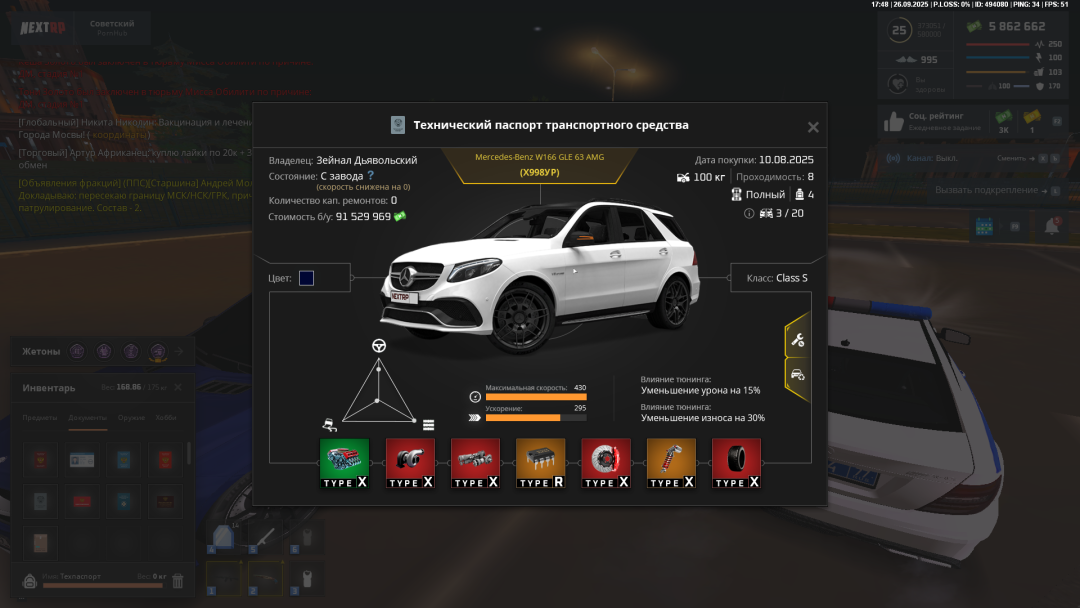
Task: Open the notification bell
Action: click(1051, 227)
